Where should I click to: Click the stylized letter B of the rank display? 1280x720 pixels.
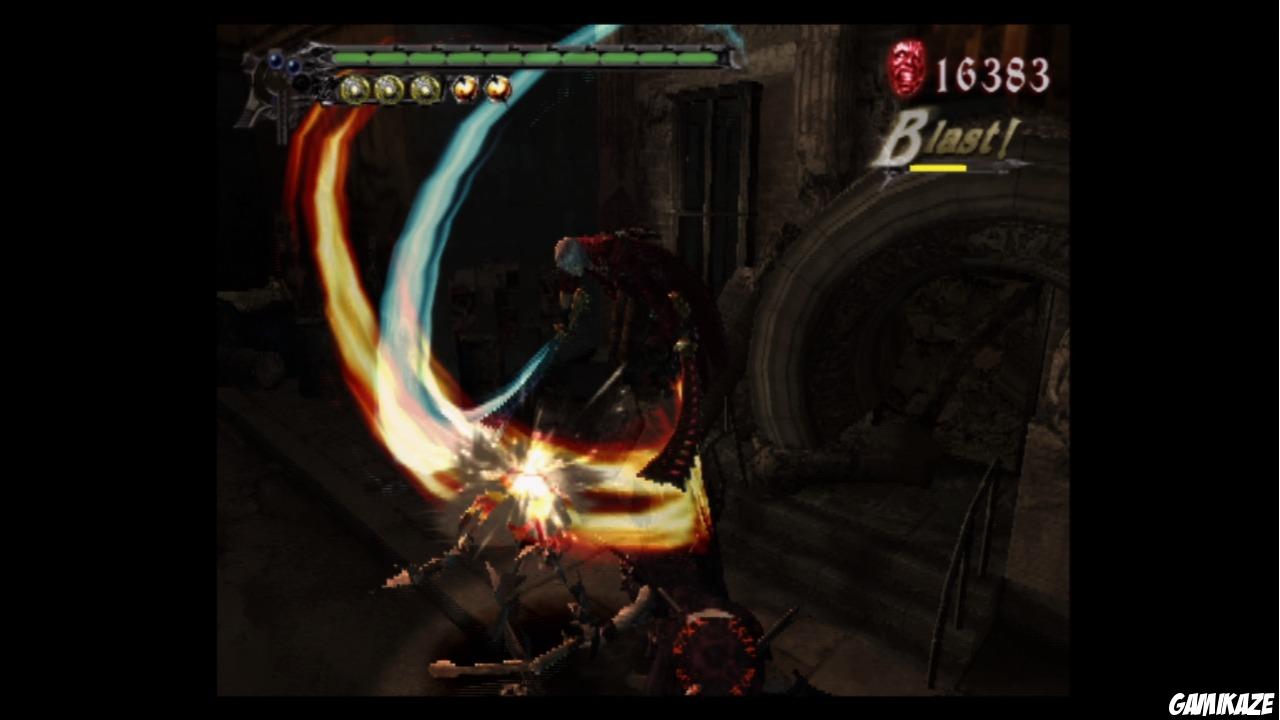pos(905,135)
